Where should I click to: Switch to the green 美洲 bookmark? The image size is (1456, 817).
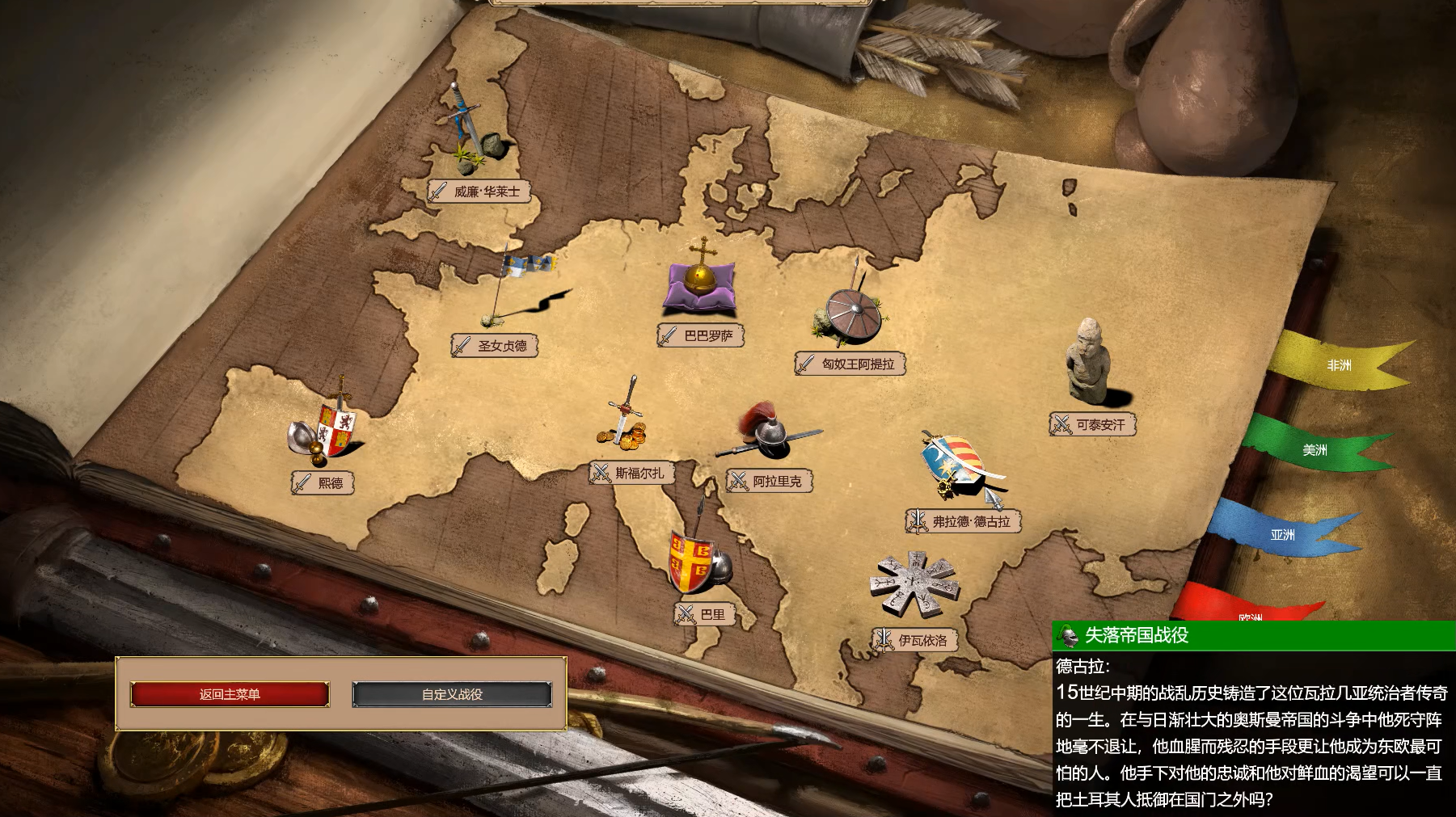pyautogui.click(x=1315, y=450)
